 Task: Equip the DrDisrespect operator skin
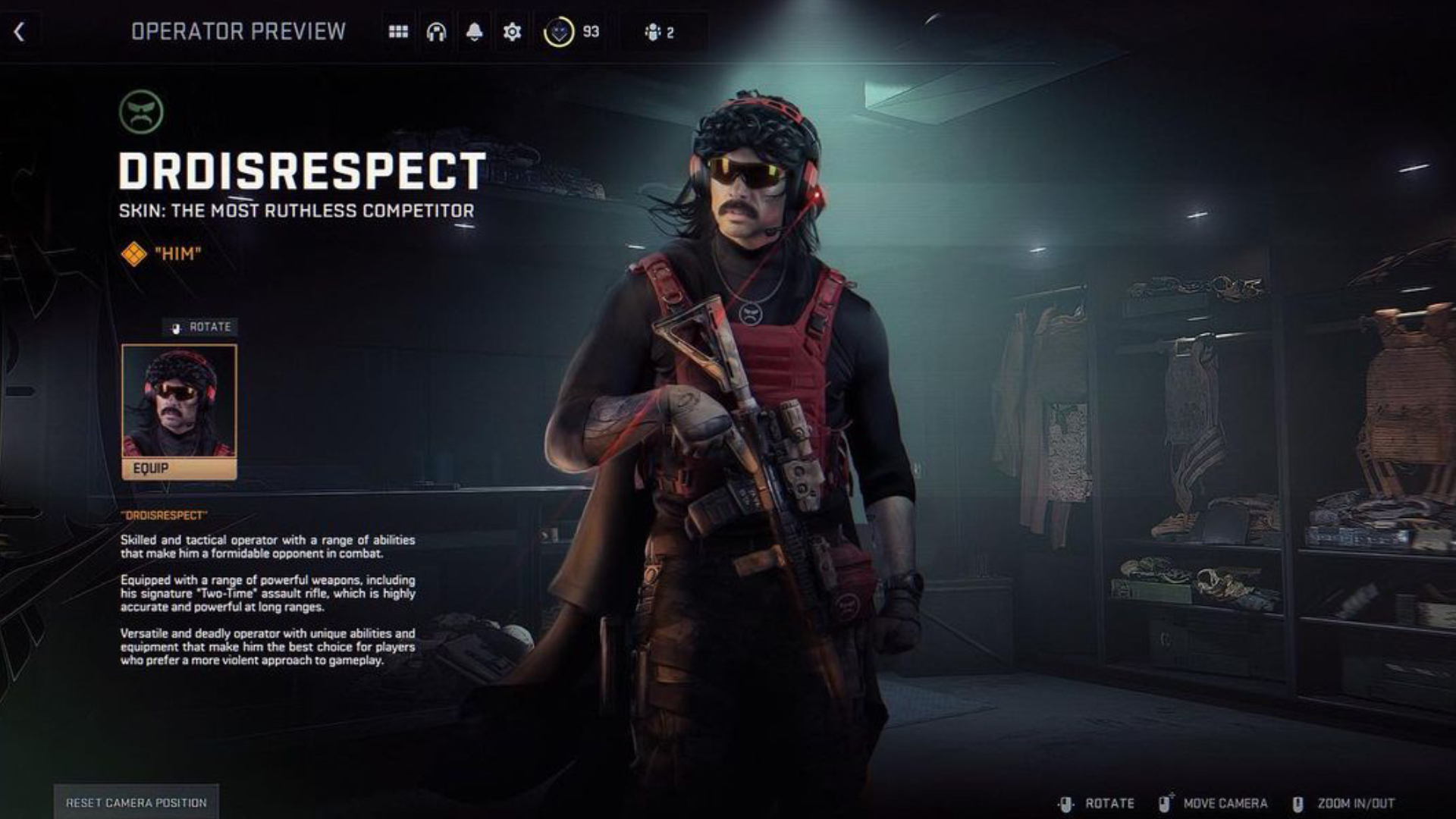click(179, 469)
